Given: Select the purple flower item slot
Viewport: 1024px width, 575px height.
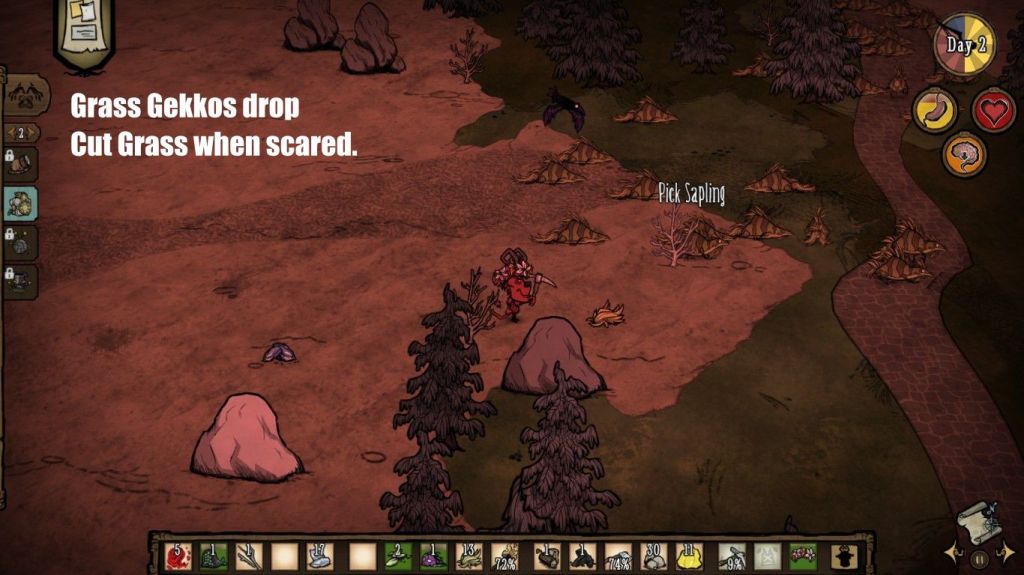Looking at the screenshot, I should pos(432,555).
